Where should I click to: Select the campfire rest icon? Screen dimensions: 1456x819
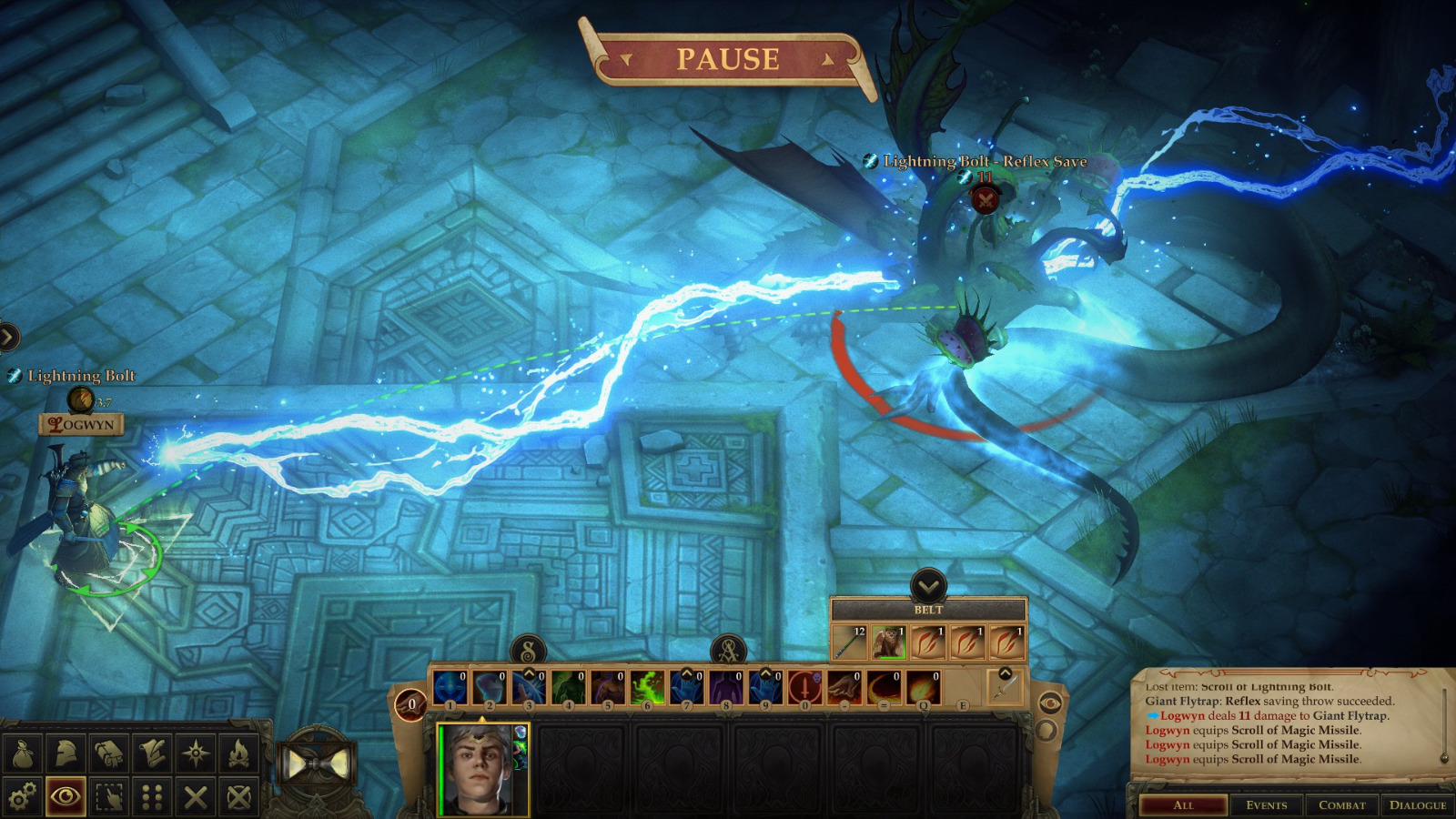[x=237, y=752]
